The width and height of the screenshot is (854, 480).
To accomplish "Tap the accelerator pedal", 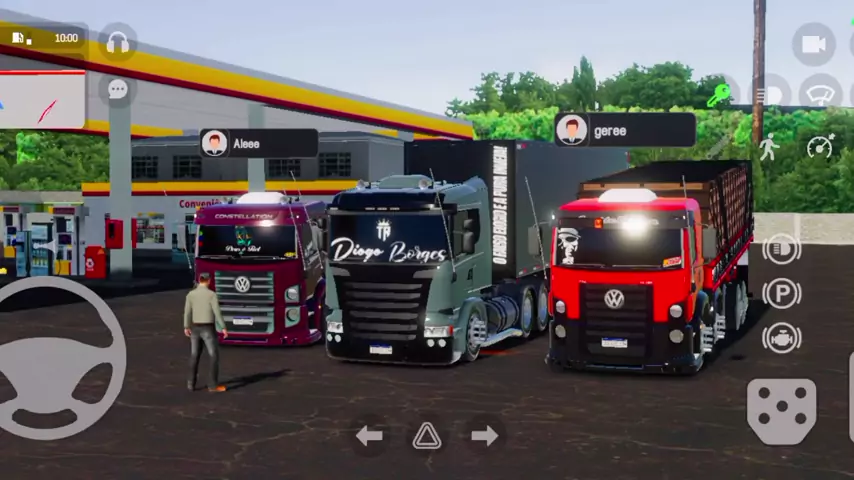I will click(781, 411).
